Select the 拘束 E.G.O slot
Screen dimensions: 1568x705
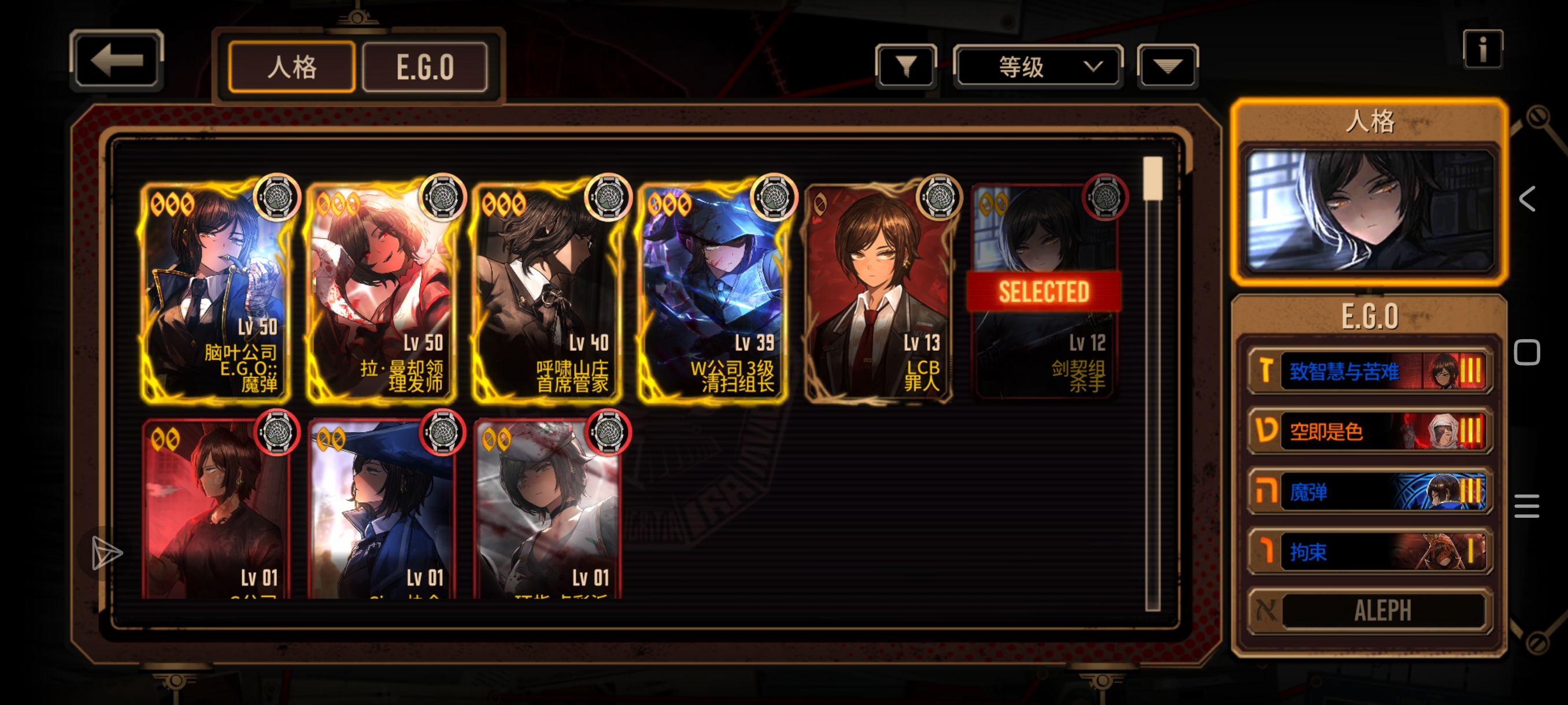pos(1369,552)
